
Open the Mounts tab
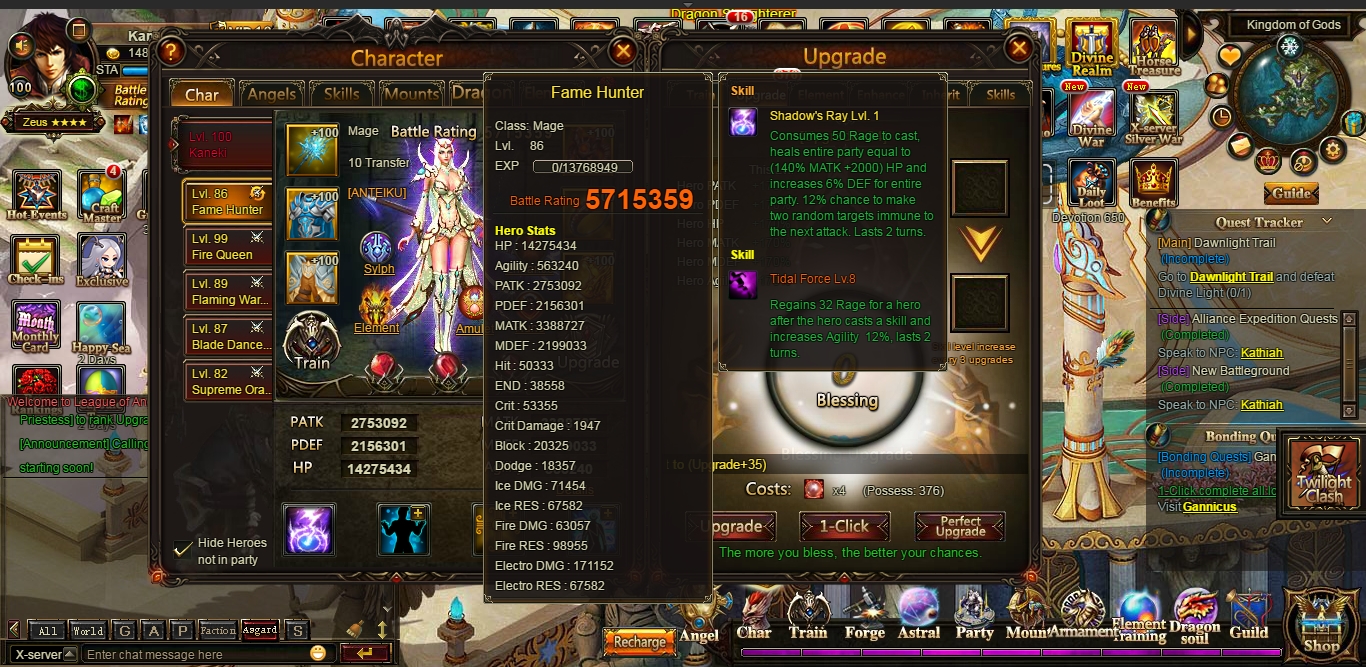(412, 94)
